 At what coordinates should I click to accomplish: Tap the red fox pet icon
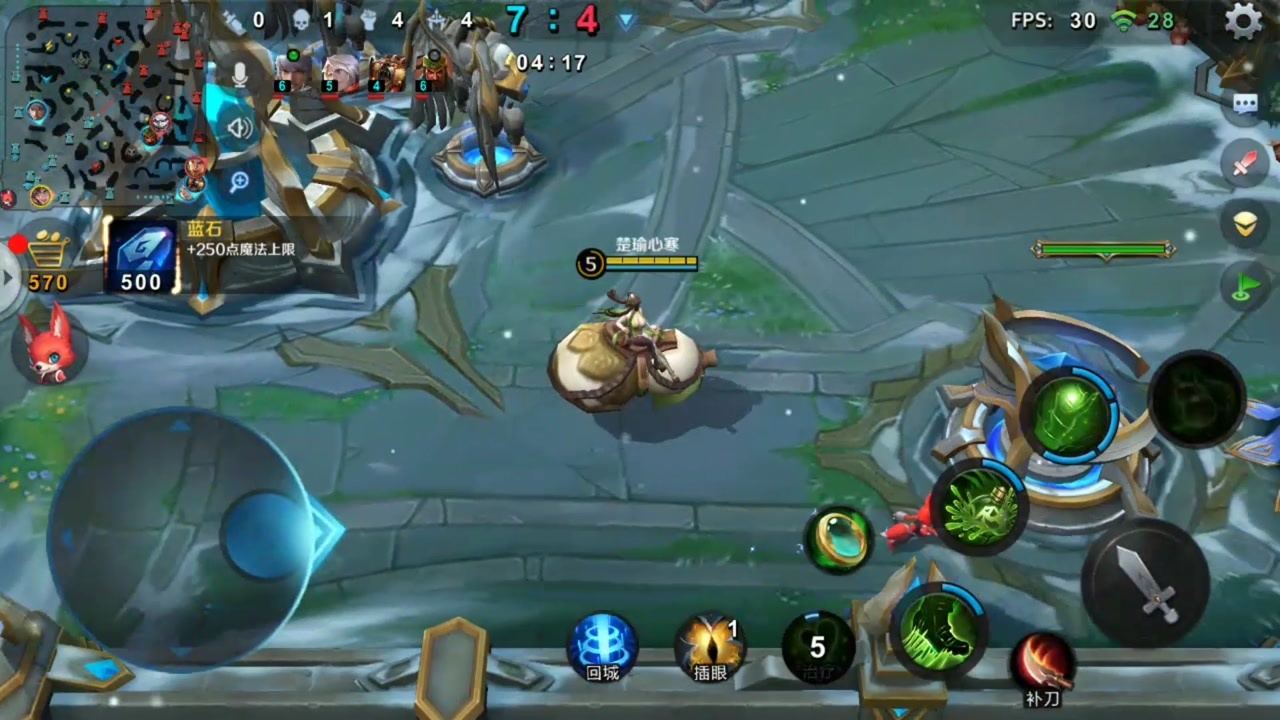pos(49,345)
